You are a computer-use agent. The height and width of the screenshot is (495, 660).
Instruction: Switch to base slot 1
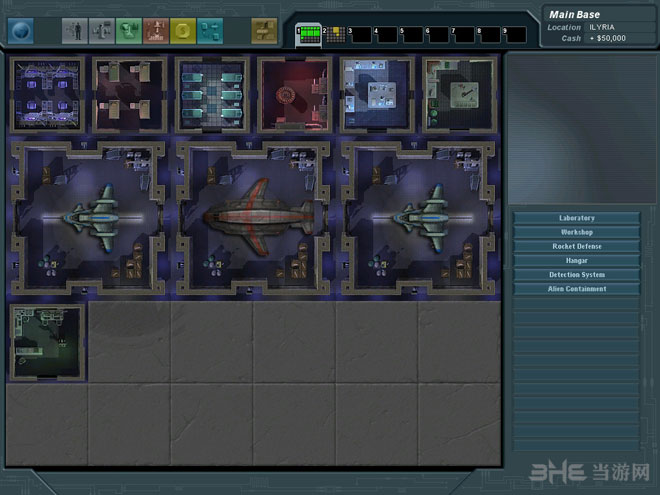(x=308, y=36)
